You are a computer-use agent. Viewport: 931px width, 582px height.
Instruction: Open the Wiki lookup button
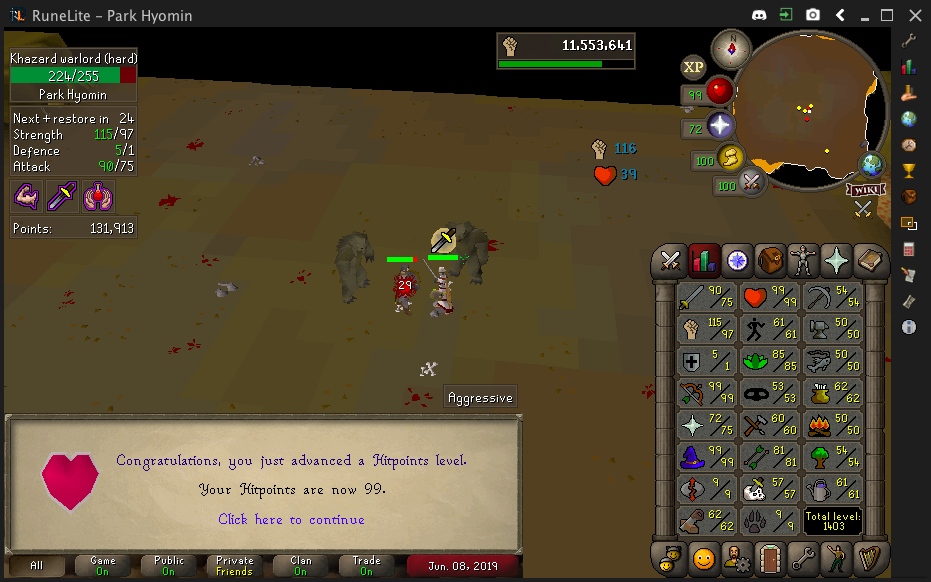pyautogui.click(x=866, y=189)
